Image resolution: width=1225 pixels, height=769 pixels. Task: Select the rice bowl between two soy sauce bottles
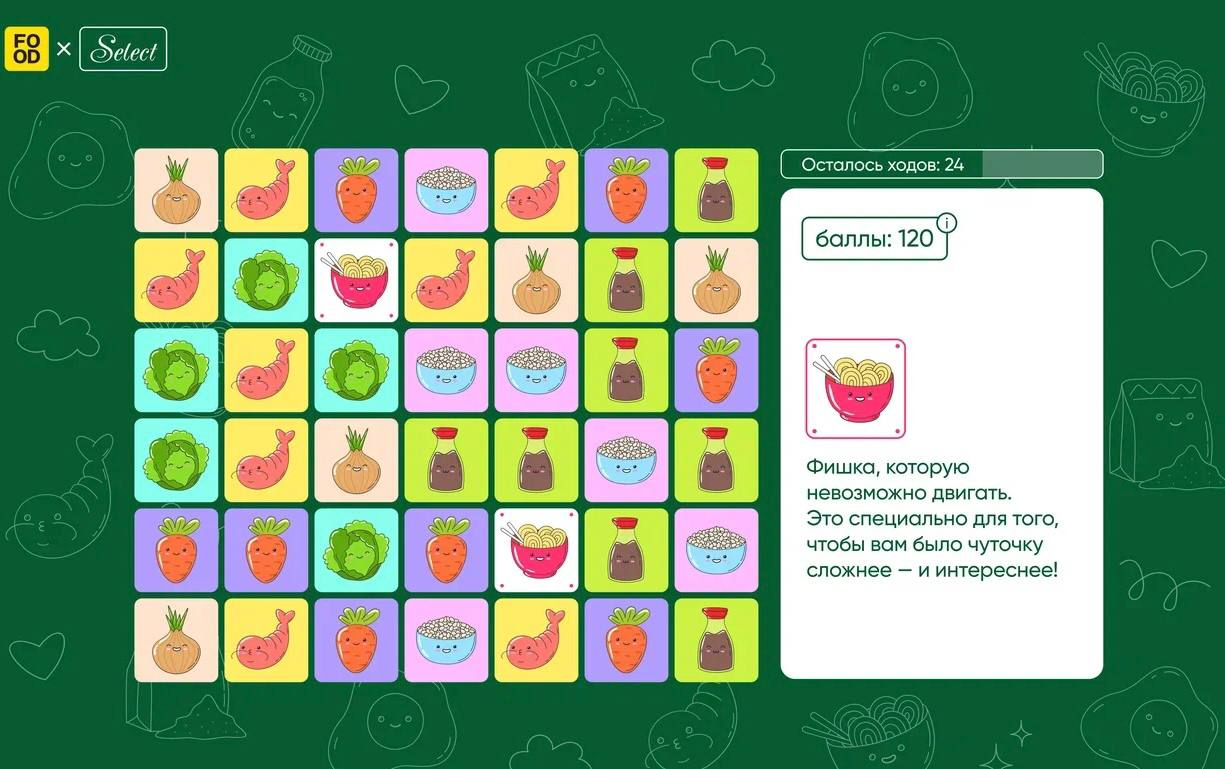(626, 460)
